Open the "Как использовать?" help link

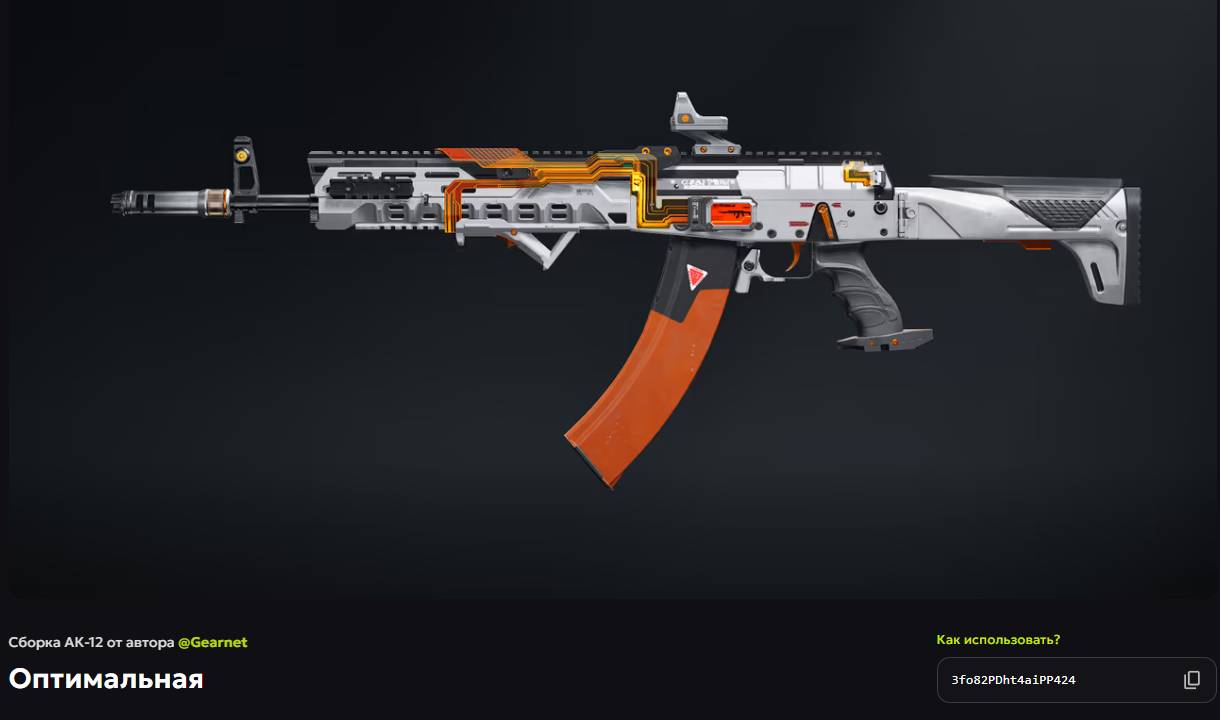[x=998, y=639]
